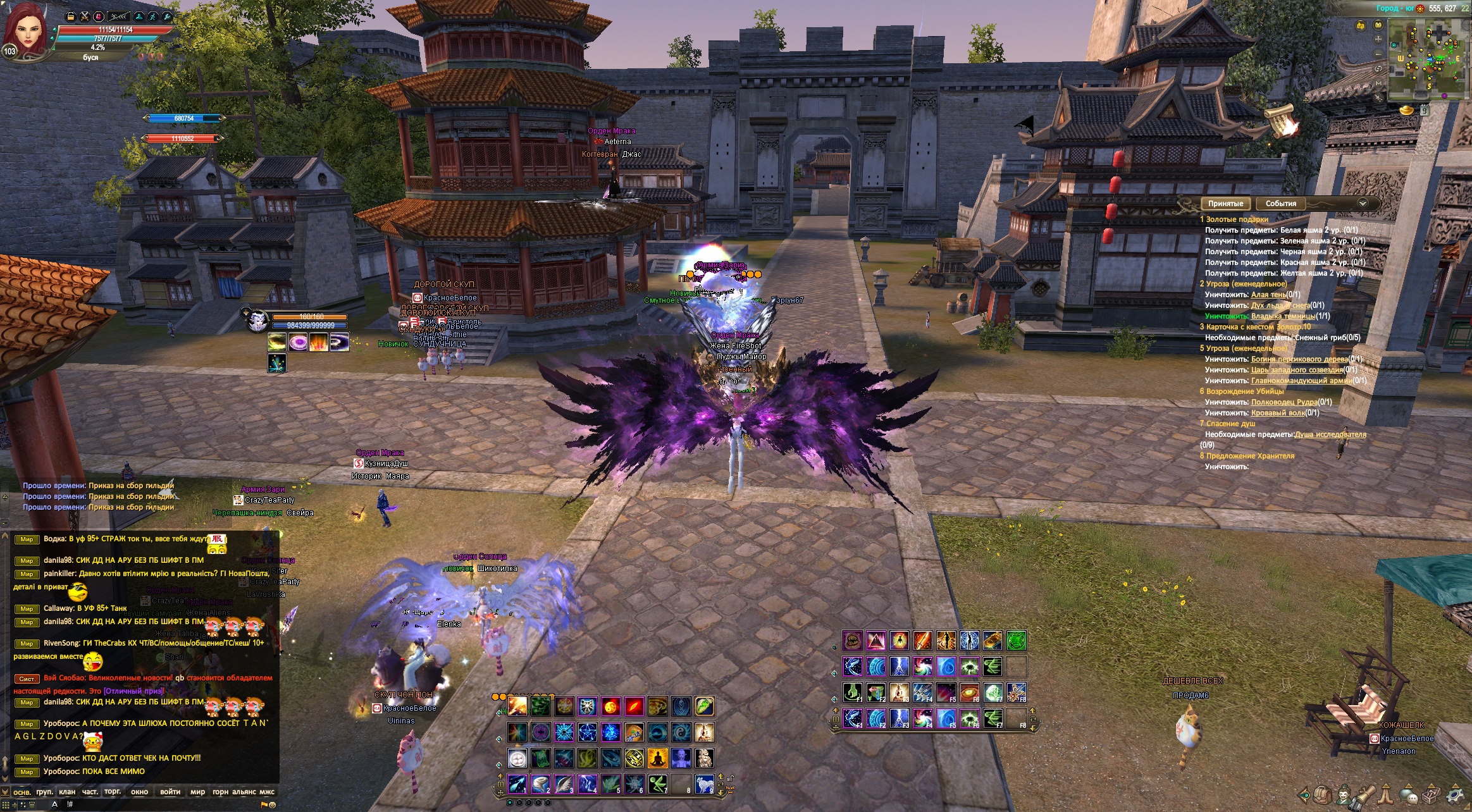
Task: Open the world map via the M button
Action: pos(1379,83)
